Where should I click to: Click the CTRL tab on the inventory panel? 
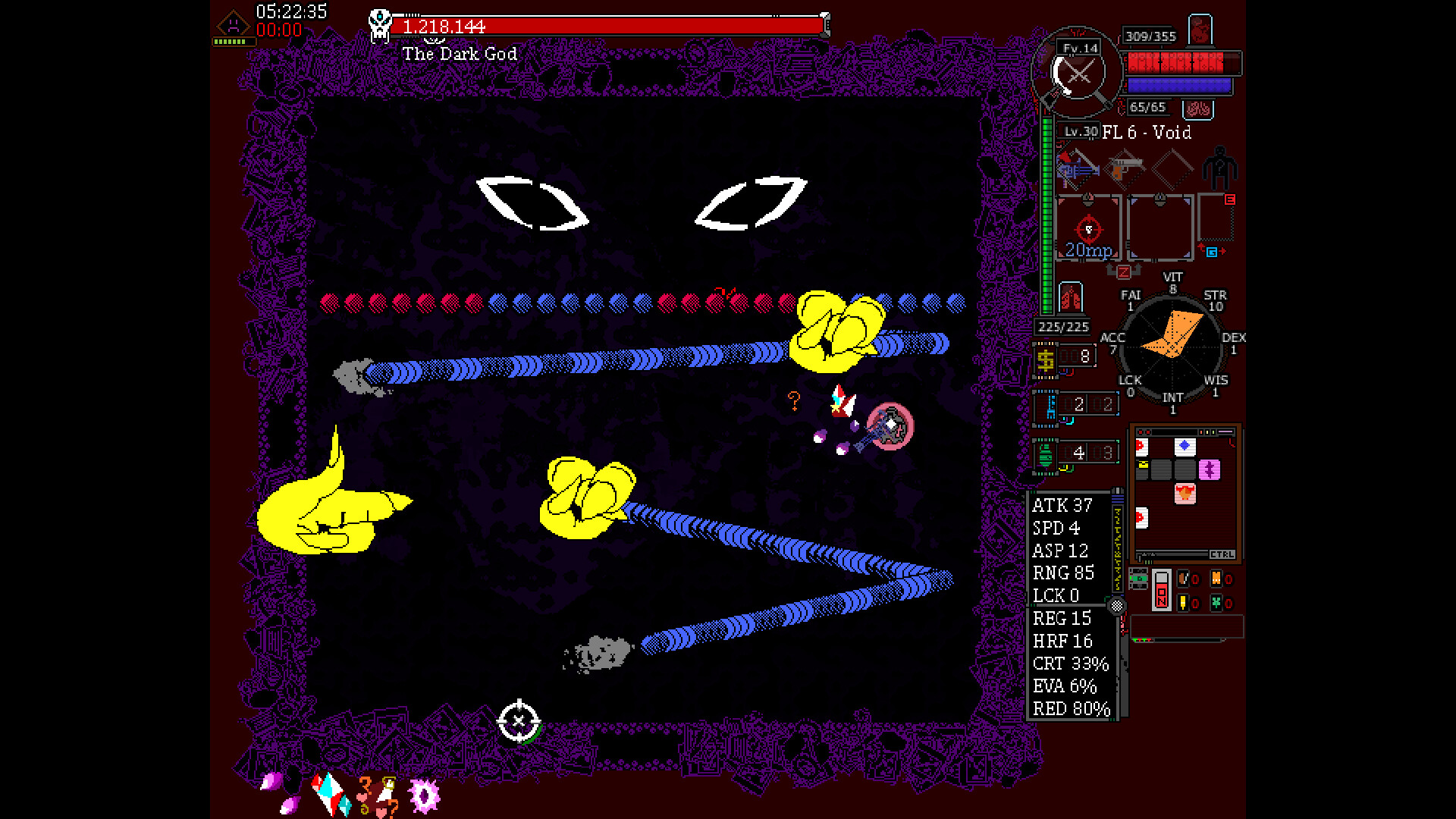coord(1222,554)
